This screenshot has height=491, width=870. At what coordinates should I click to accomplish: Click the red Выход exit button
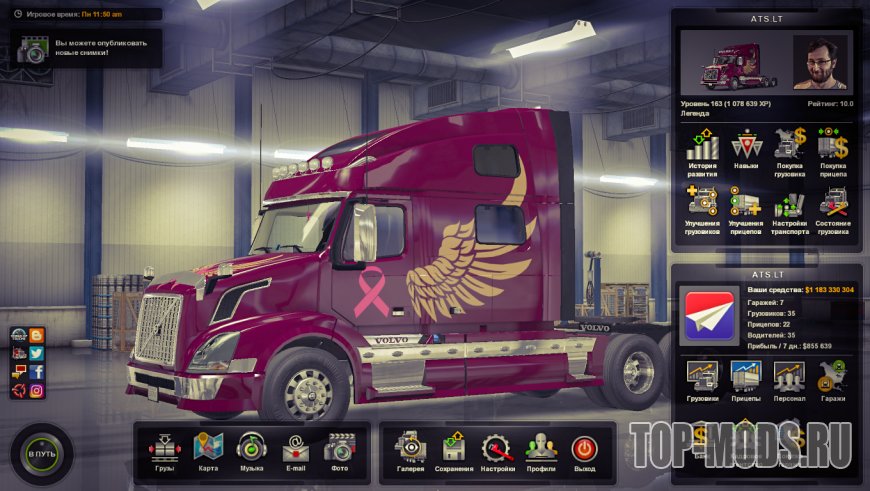click(584, 448)
